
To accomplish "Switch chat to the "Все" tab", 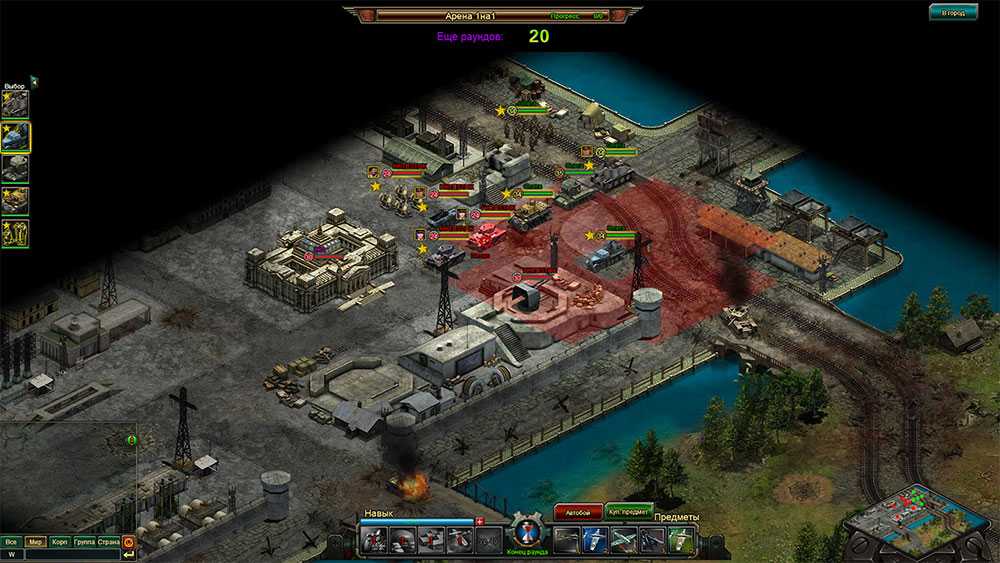I will click(x=11, y=541).
